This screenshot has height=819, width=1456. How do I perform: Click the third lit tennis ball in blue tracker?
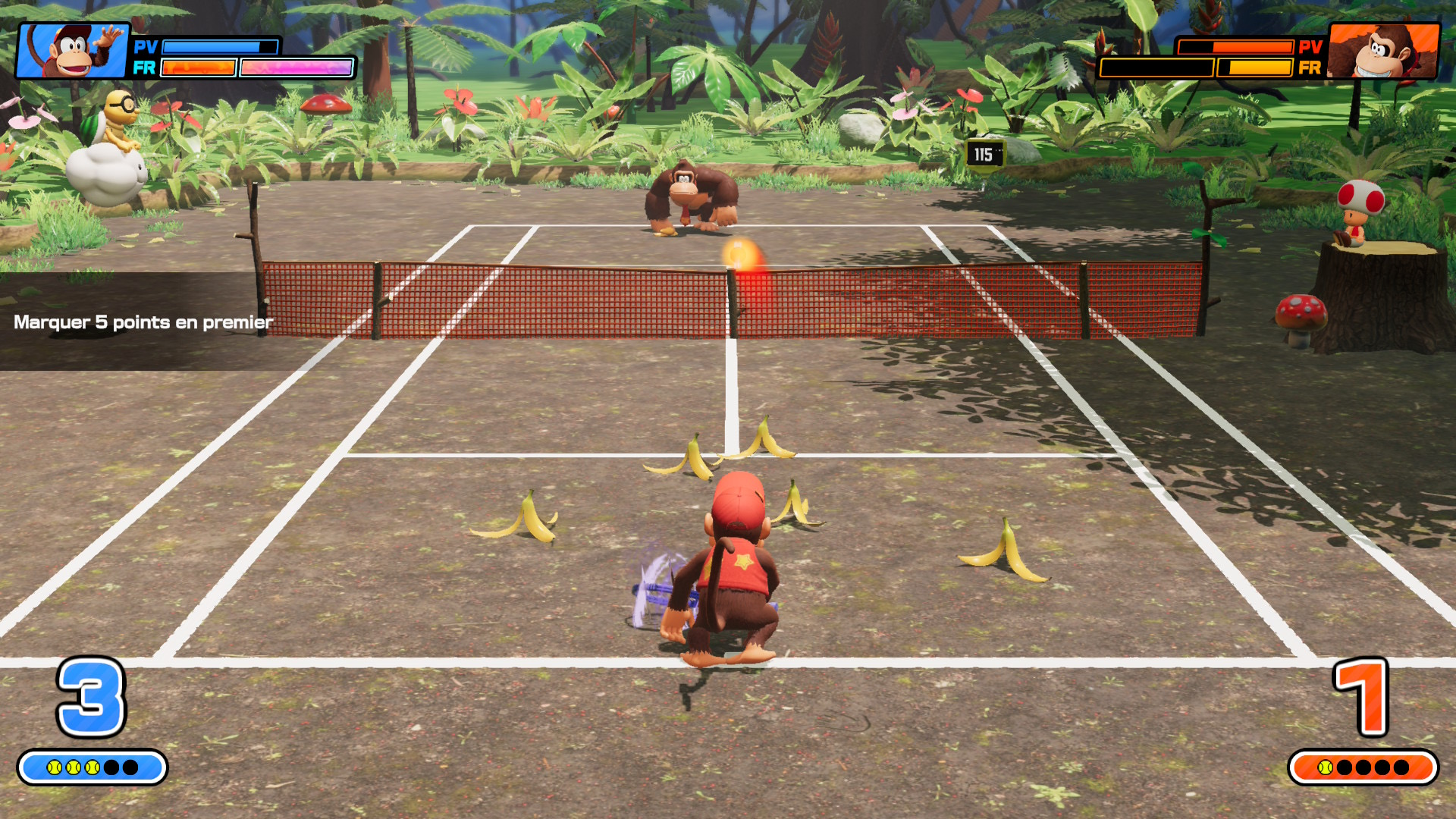pyautogui.click(x=93, y=767)
